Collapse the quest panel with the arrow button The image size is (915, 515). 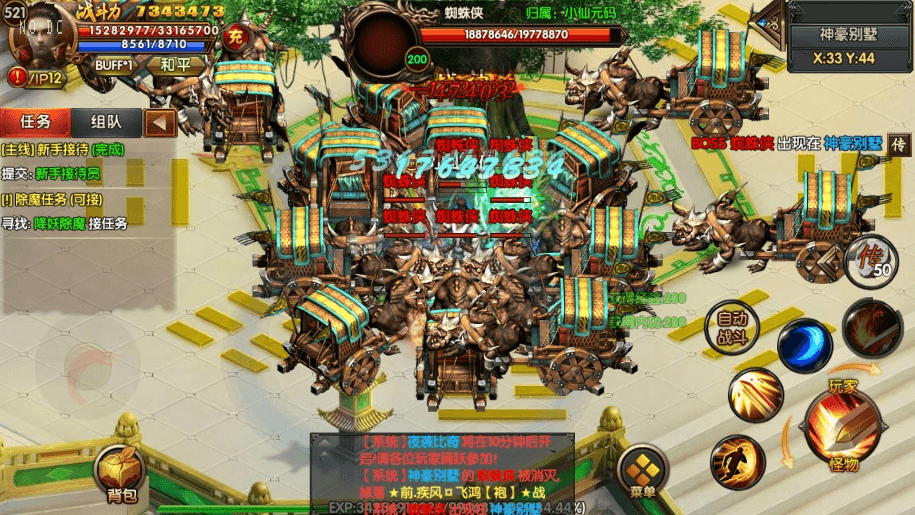tap(160, 123)
